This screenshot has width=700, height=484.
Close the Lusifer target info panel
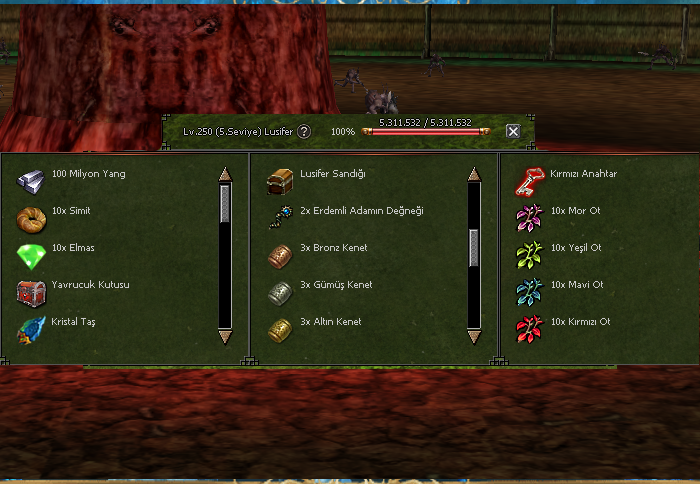click(513, 131)
